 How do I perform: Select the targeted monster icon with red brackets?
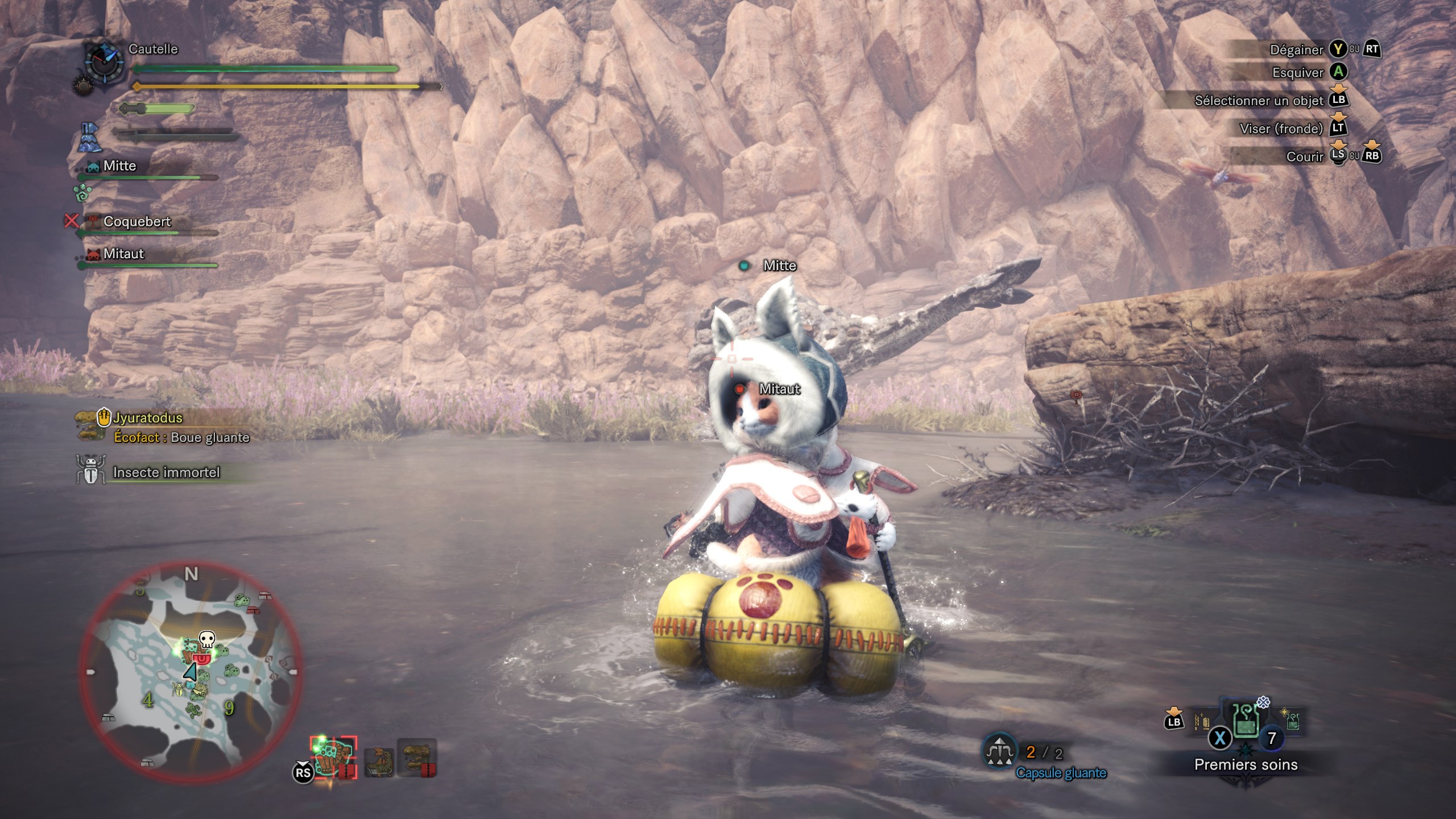click(x=333, y=757)
